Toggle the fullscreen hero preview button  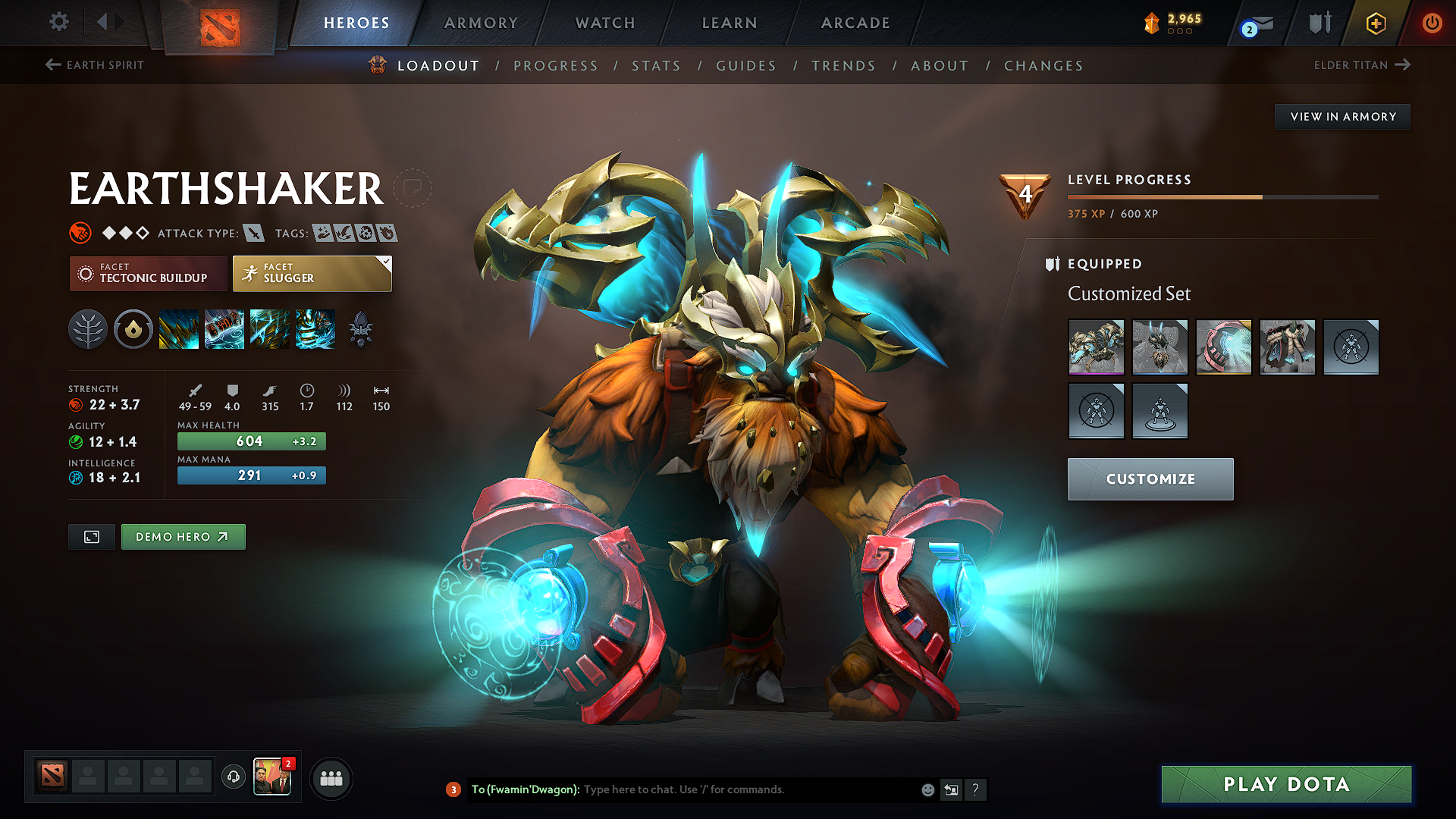[91, 536]
